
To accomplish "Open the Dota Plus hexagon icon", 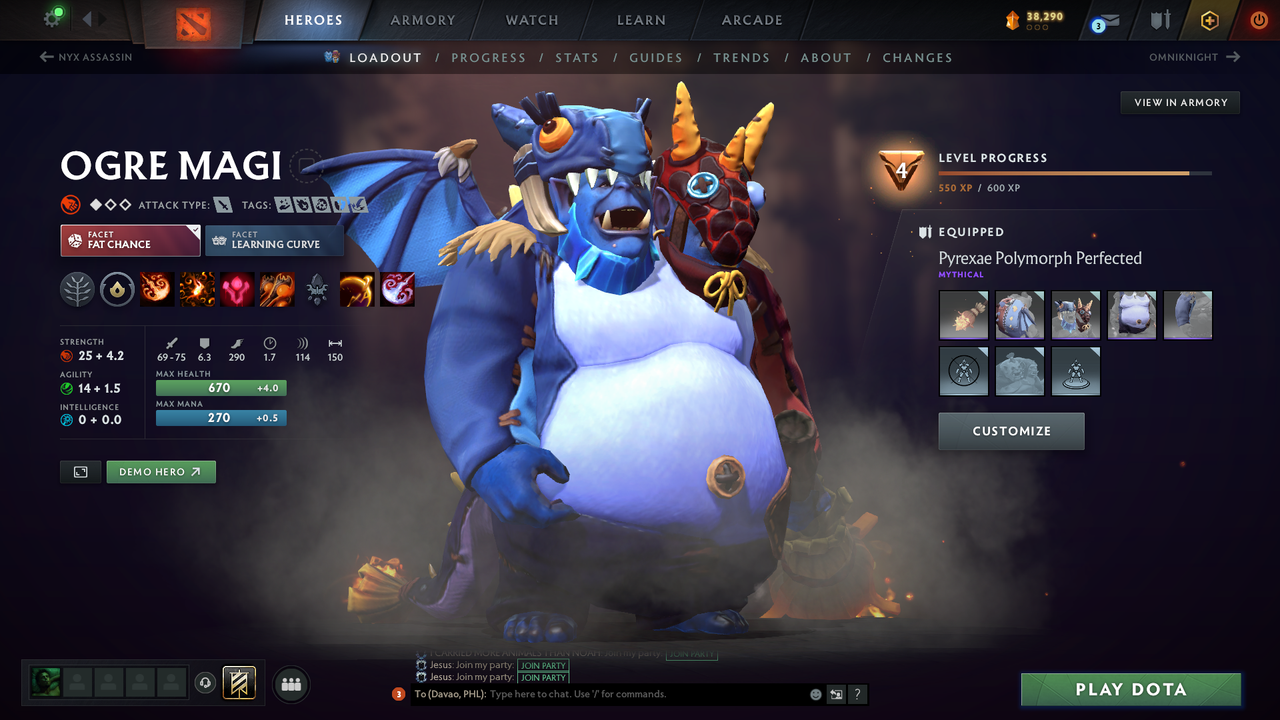I will (1209, 20).
